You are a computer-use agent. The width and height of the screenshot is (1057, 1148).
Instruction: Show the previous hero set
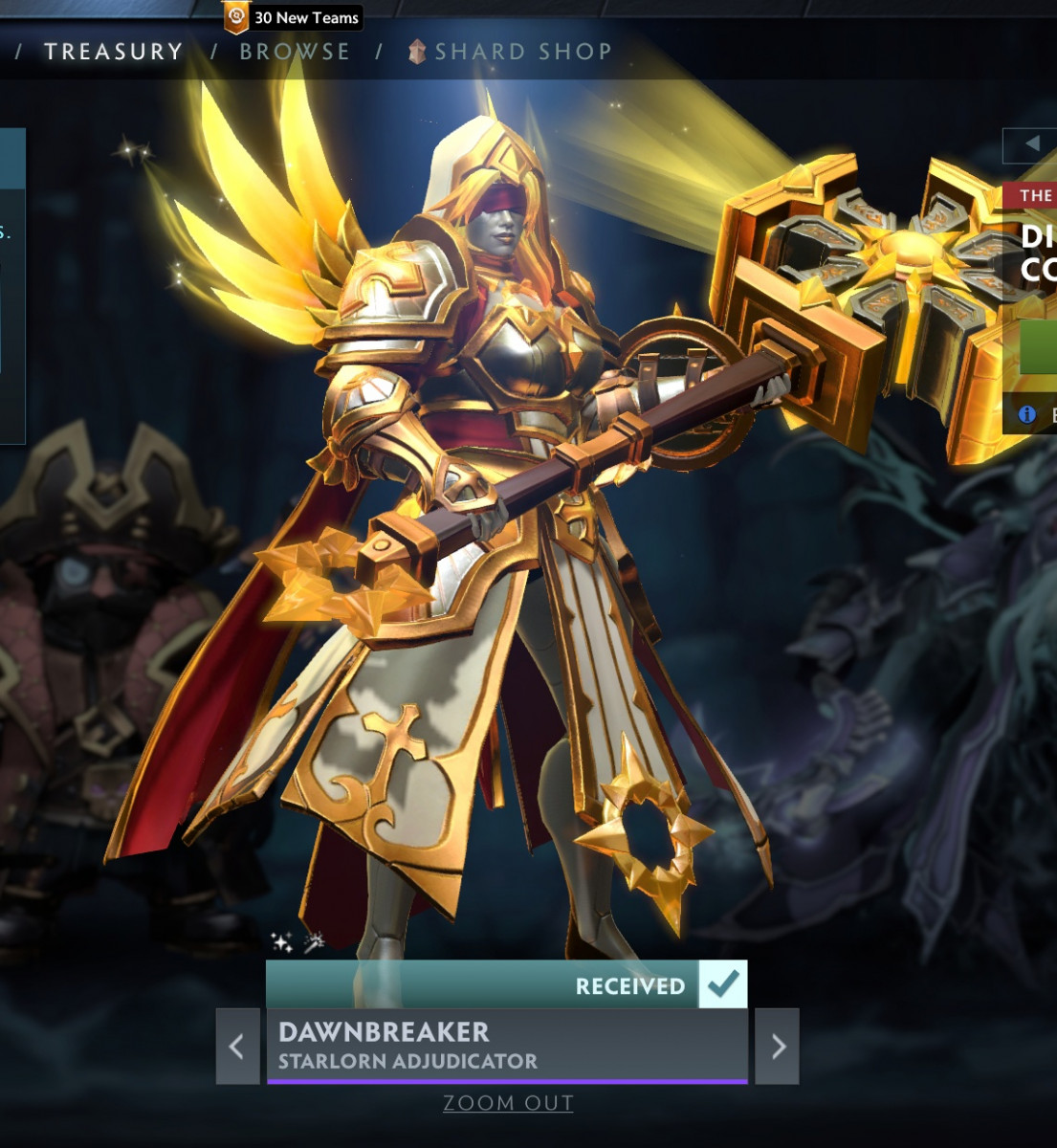237,1046
